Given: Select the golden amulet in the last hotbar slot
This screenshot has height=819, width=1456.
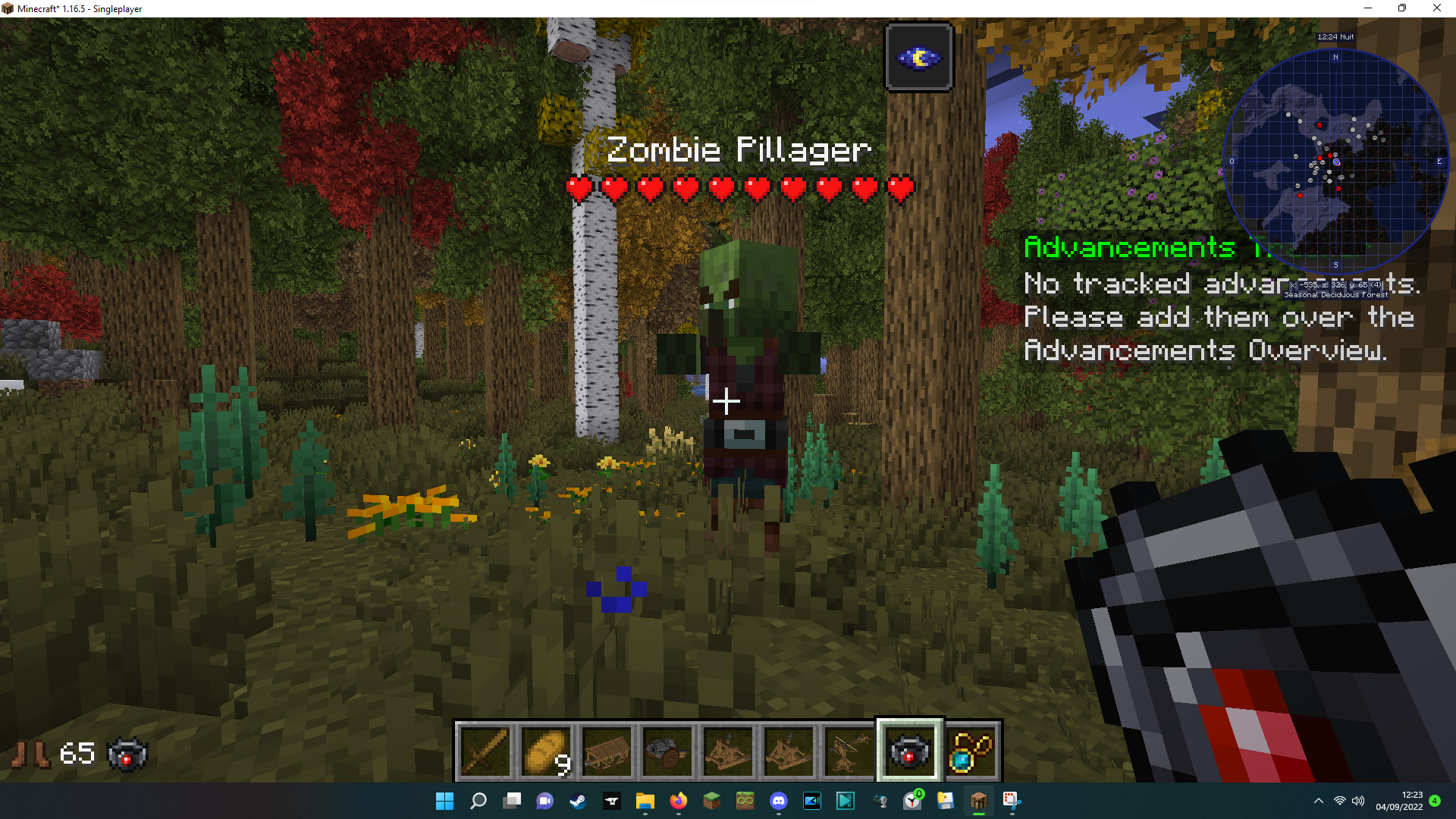Looking at the screenshot, I should click(x=971, y=751).
